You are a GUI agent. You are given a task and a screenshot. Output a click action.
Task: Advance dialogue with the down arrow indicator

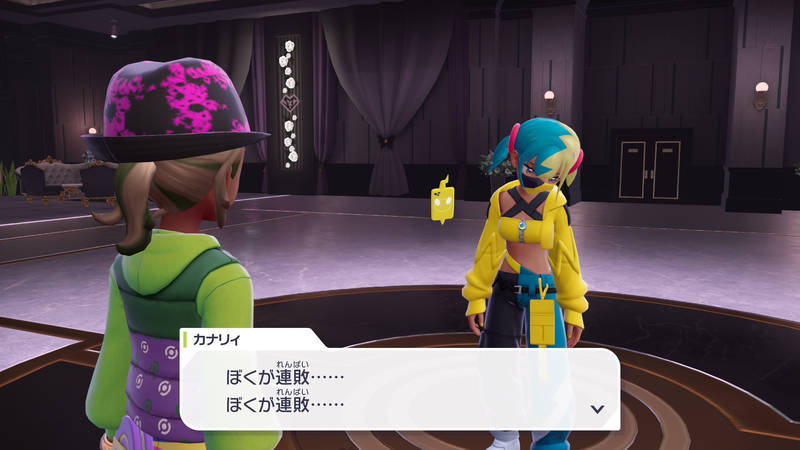597,408
